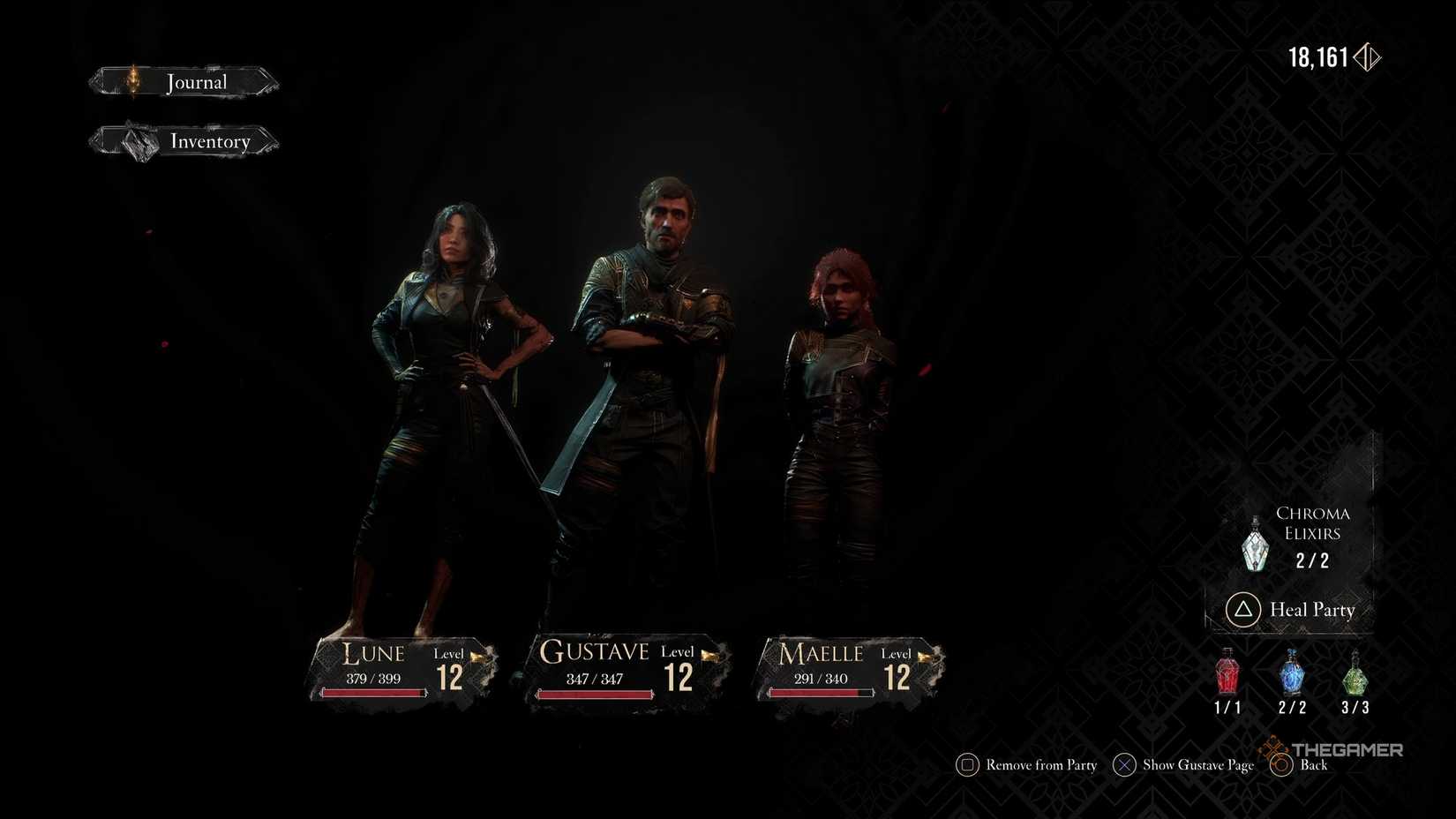This screenshot has height=819, width=1456.
Task: Open the Journal menu
Action: point(196,81)
